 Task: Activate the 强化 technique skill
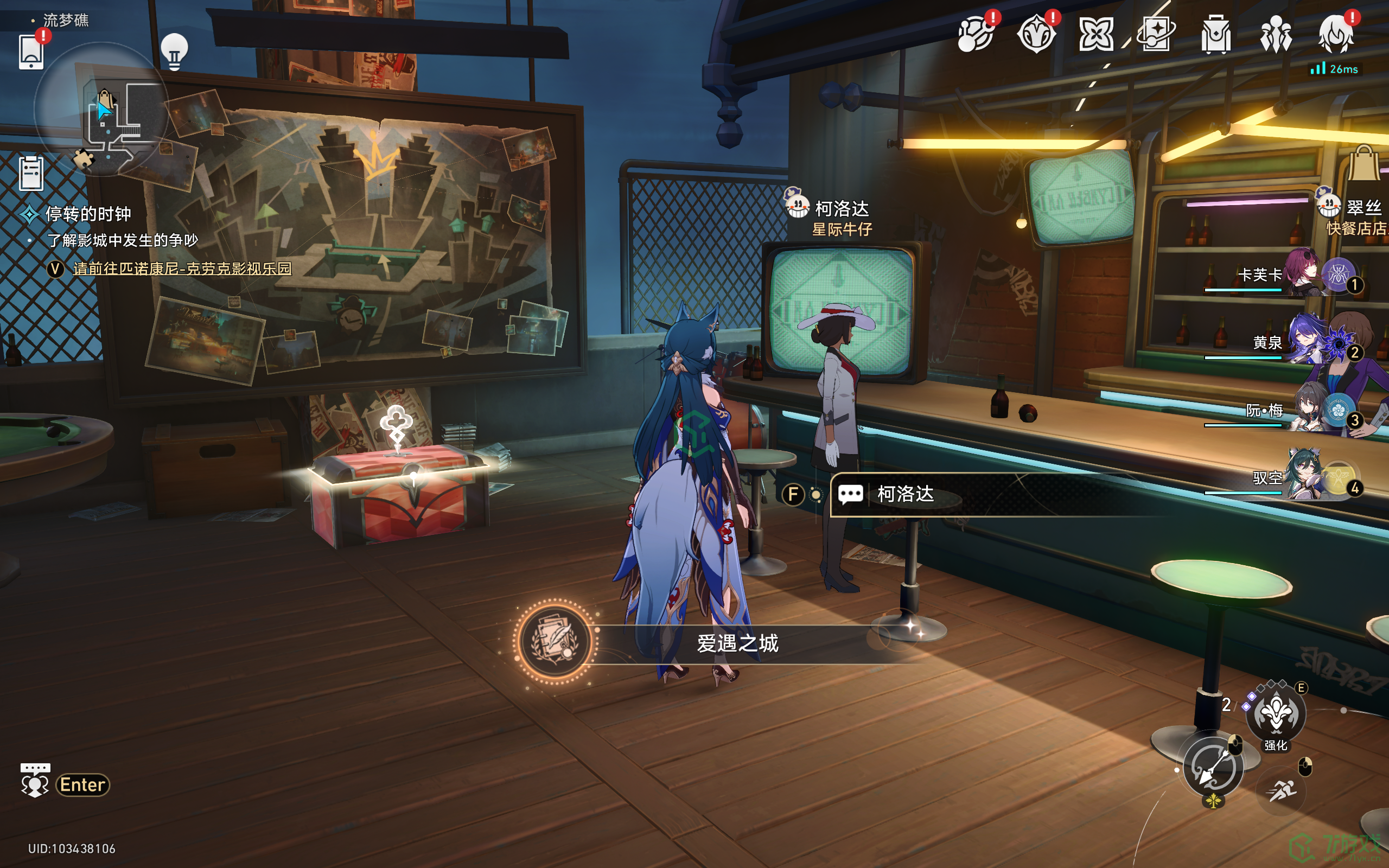[1276, 714]
